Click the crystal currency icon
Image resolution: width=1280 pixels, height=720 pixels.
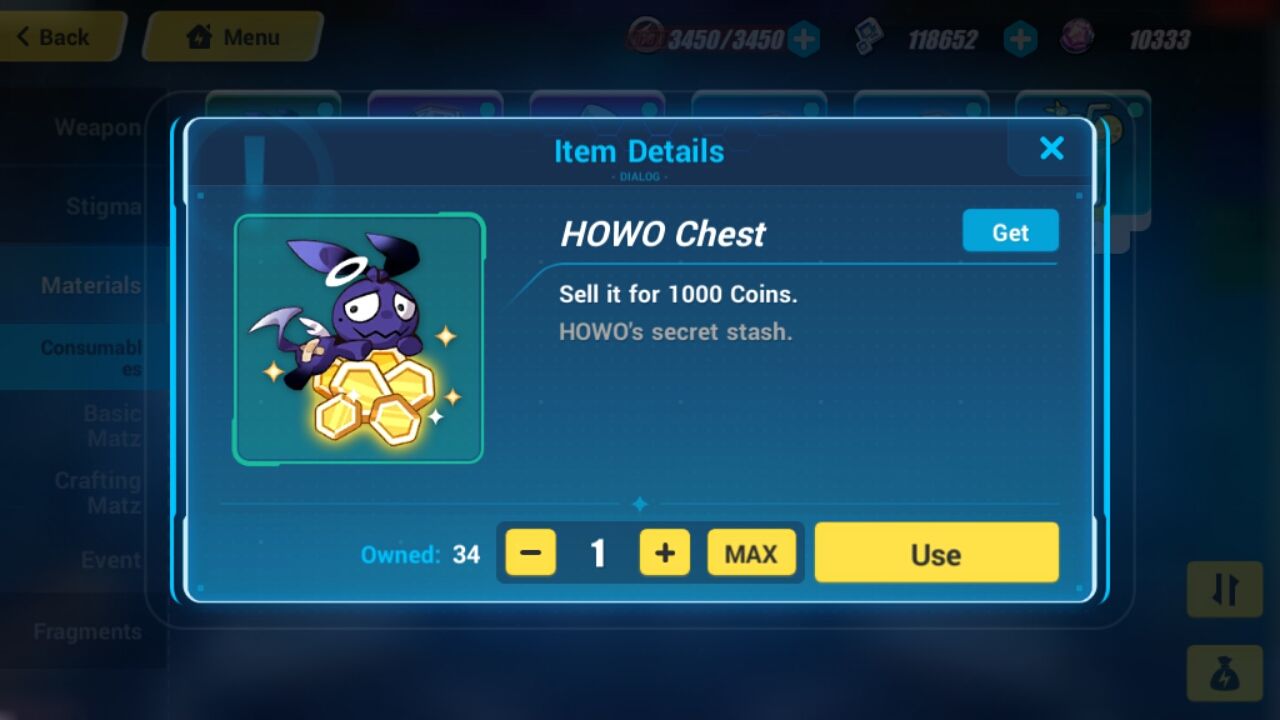coord(869,38)
